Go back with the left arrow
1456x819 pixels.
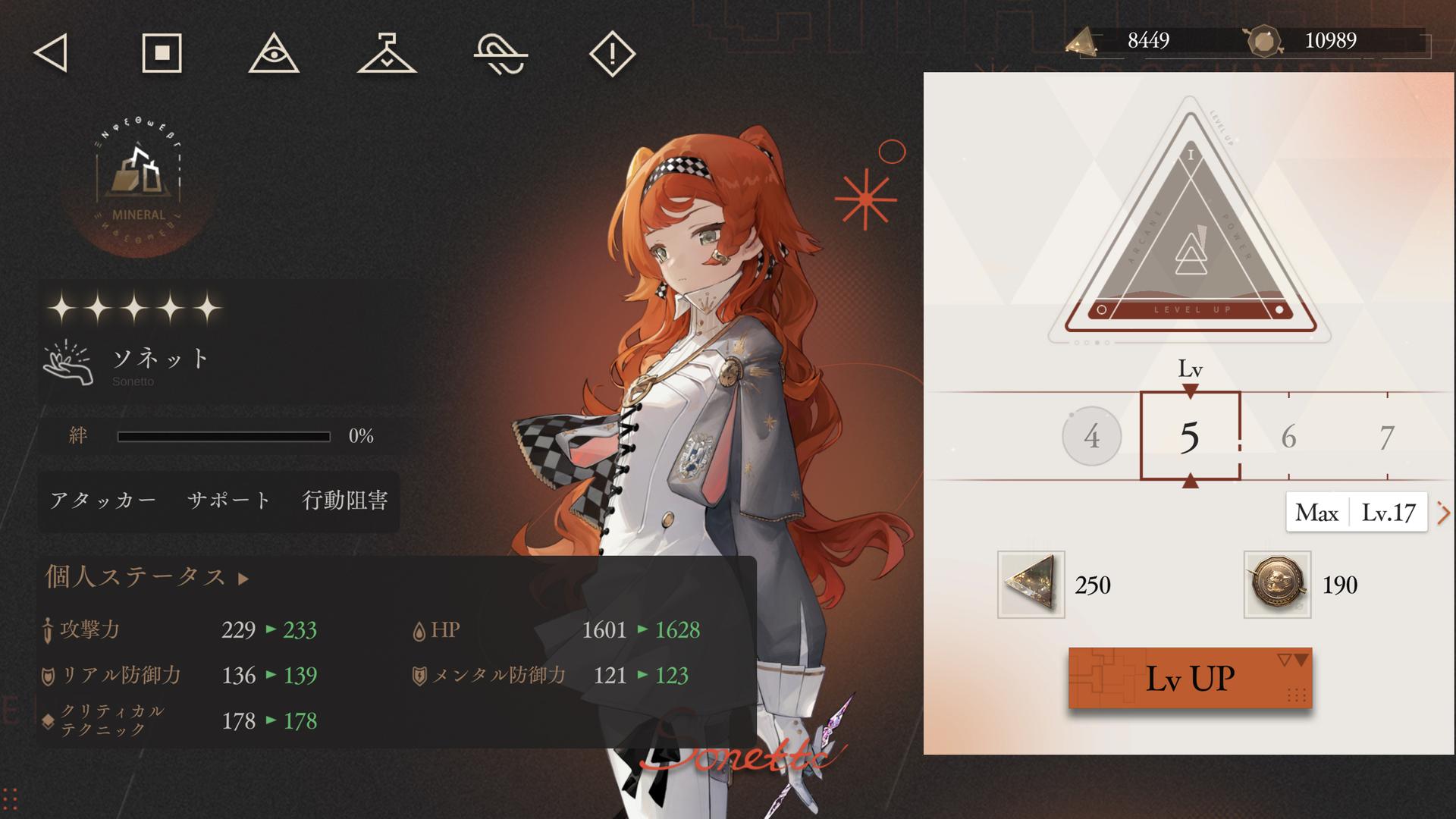tap(52, 53)
